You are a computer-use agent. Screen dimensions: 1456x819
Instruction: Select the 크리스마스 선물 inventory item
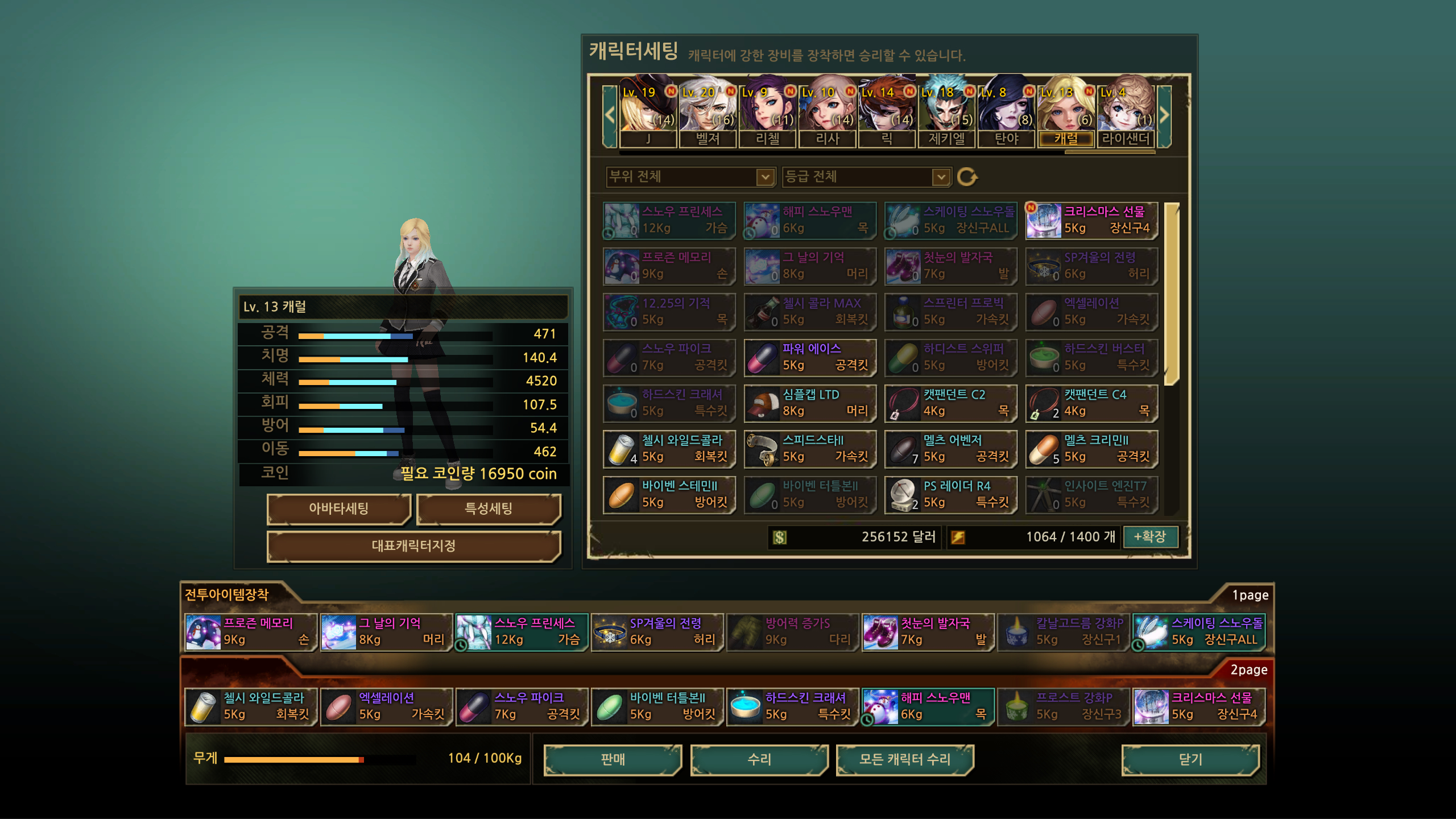click(1091, 221)
